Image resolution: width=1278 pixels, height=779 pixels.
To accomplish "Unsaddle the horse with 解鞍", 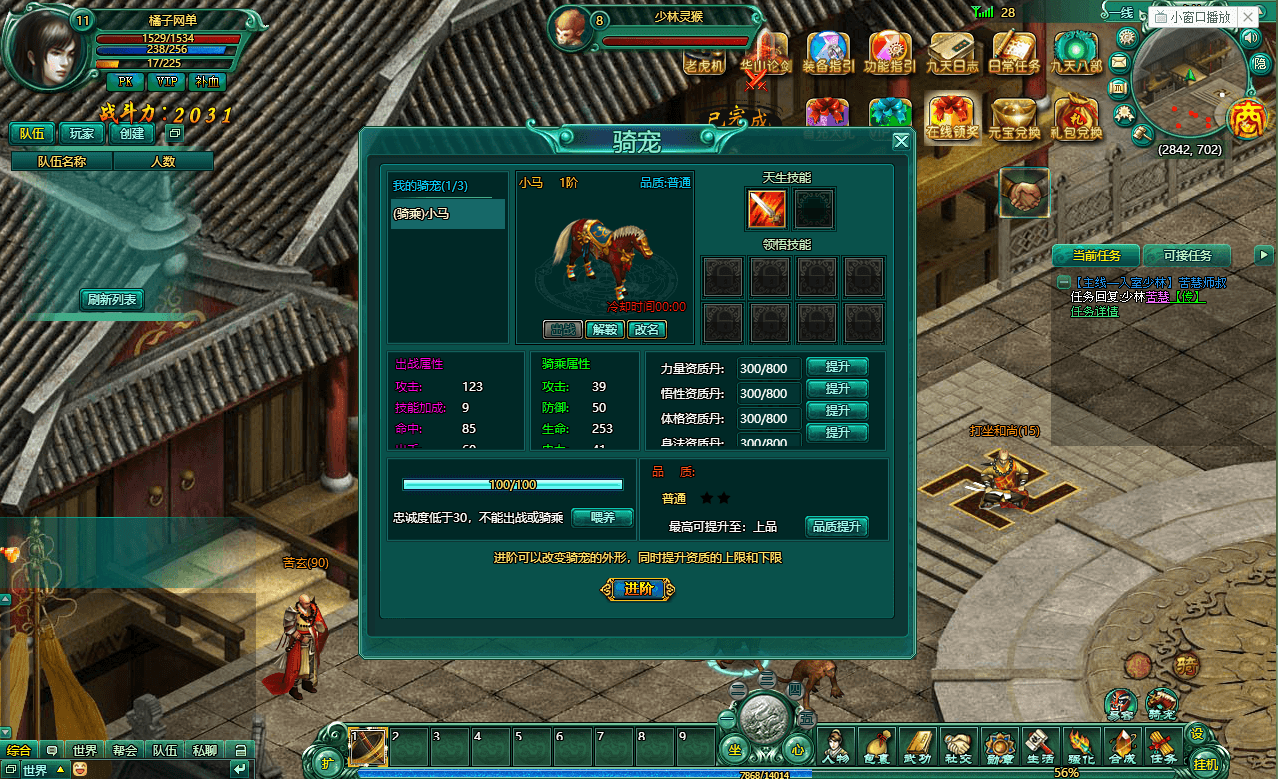I will (x=603, y=329).
